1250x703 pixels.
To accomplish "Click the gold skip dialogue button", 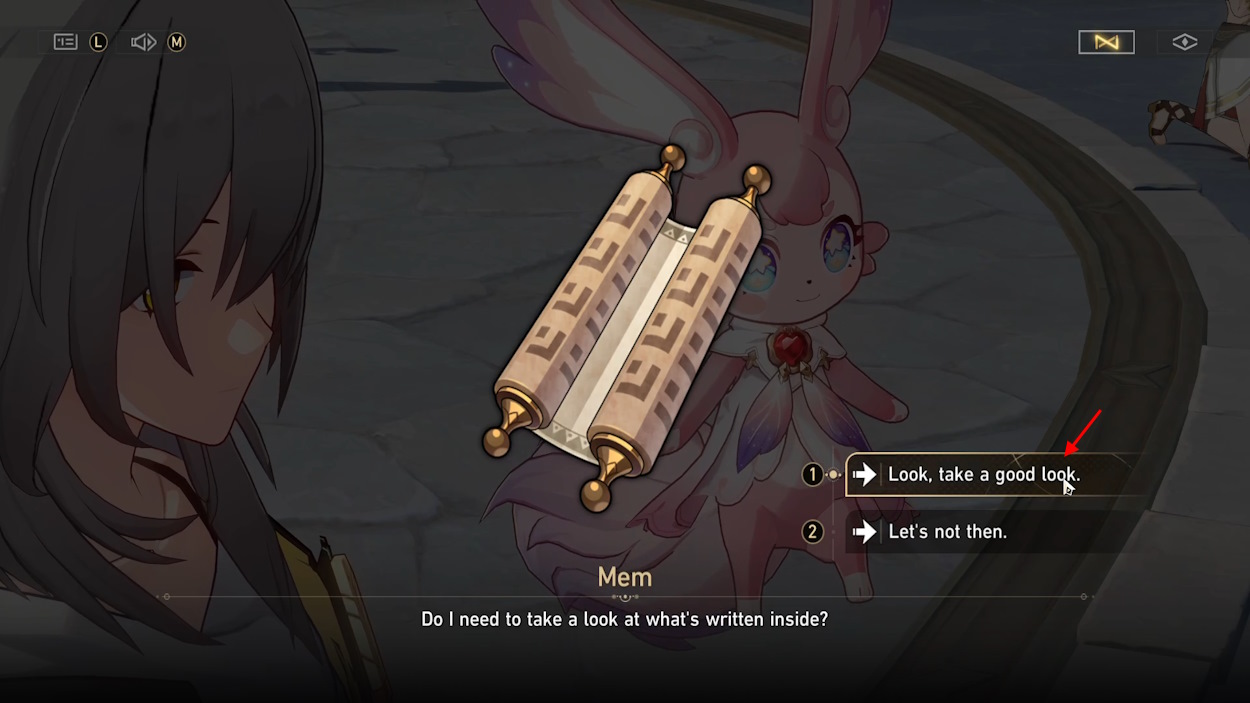I will click(1106, 42).
